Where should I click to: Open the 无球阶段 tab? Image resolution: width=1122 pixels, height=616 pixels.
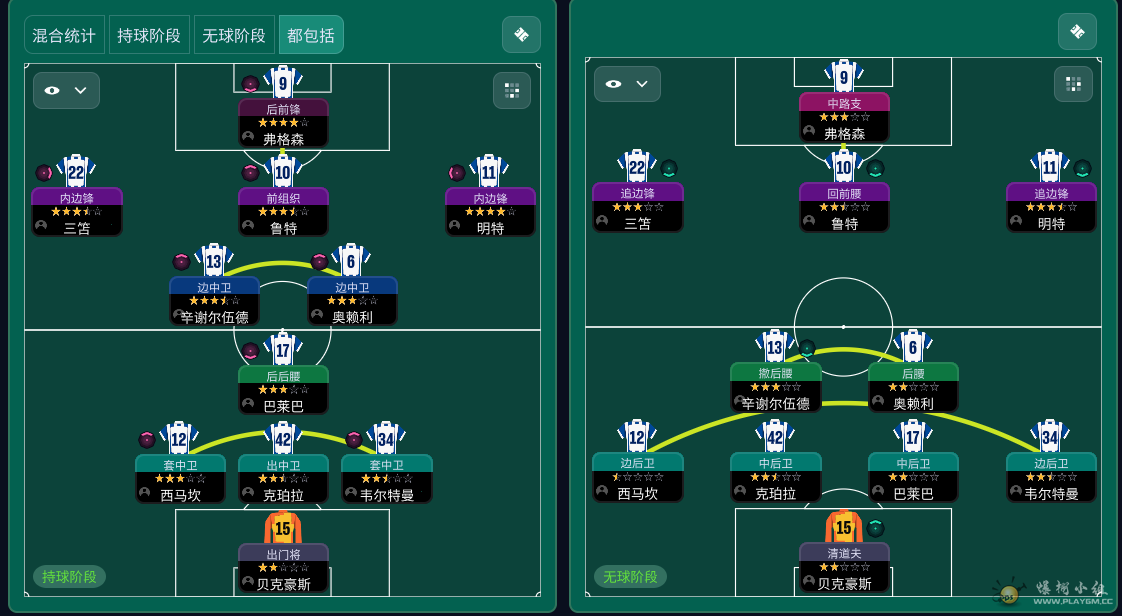coord(234,35)
